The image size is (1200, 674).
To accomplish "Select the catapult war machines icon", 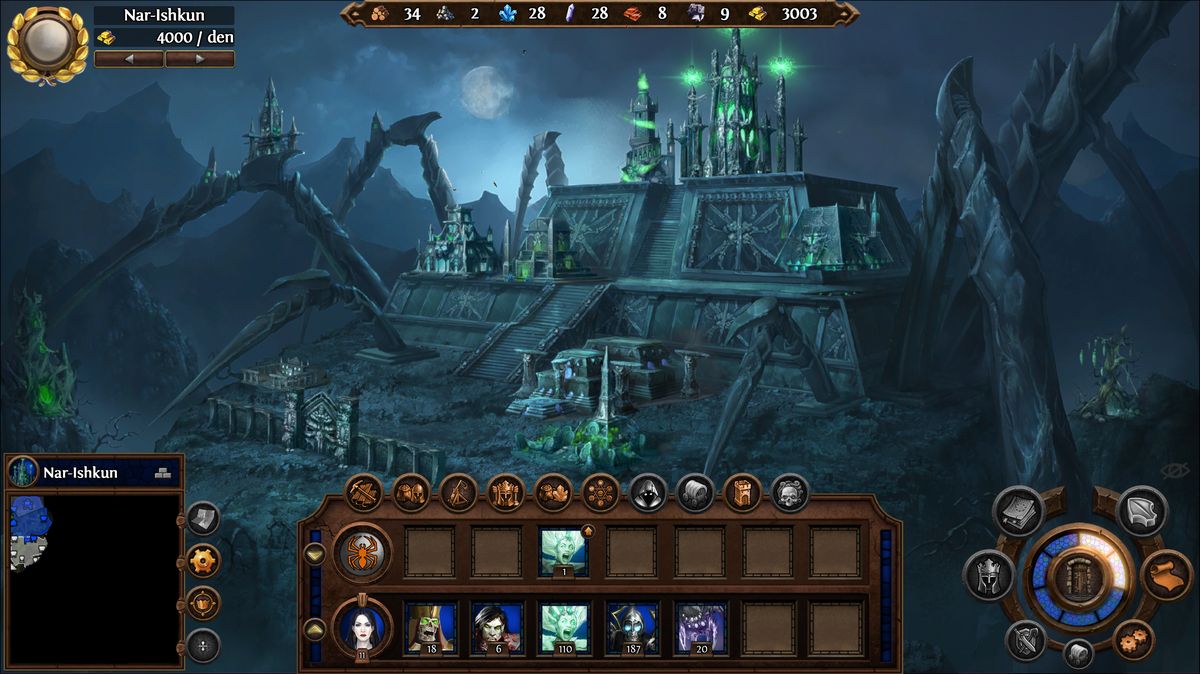I will pyautogui.click(x=458, y=492).
